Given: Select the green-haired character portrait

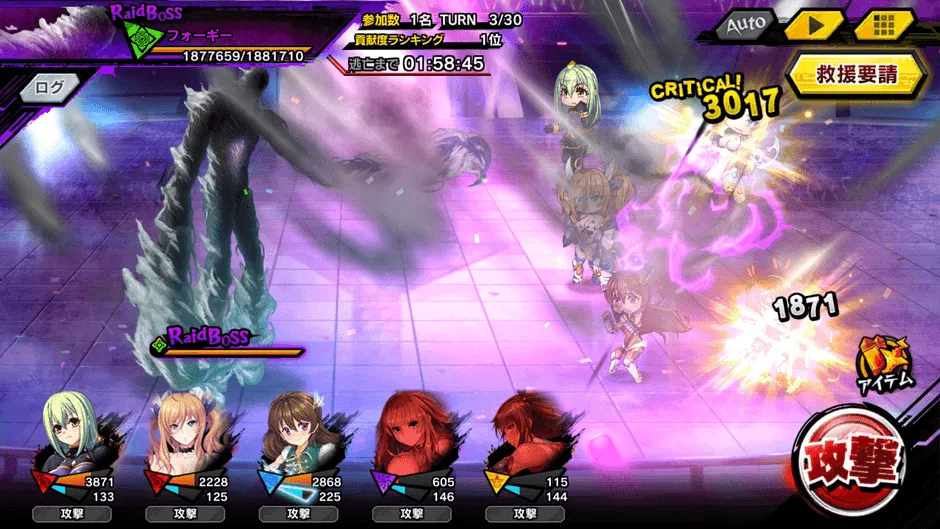Looking at the screenshot, I should (x=70, y=432).
